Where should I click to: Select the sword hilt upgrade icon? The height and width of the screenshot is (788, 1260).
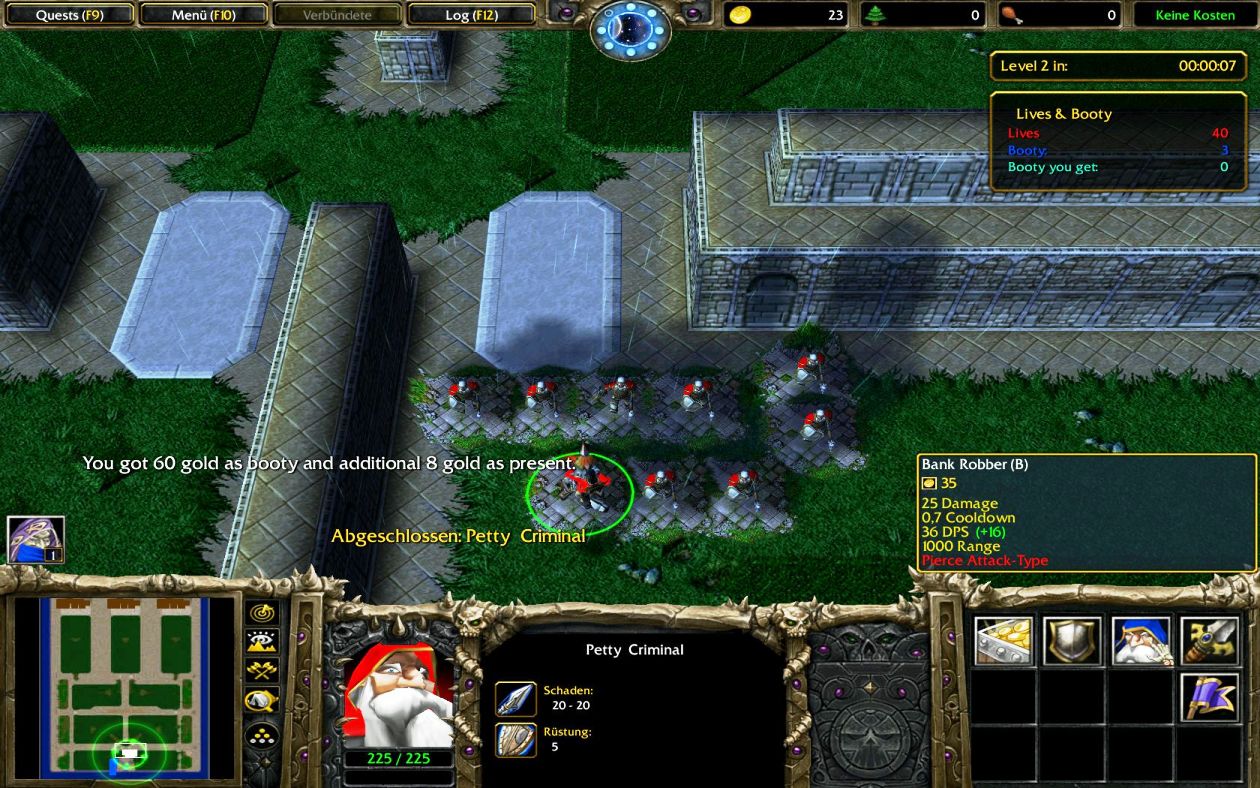click(1209, 641)
